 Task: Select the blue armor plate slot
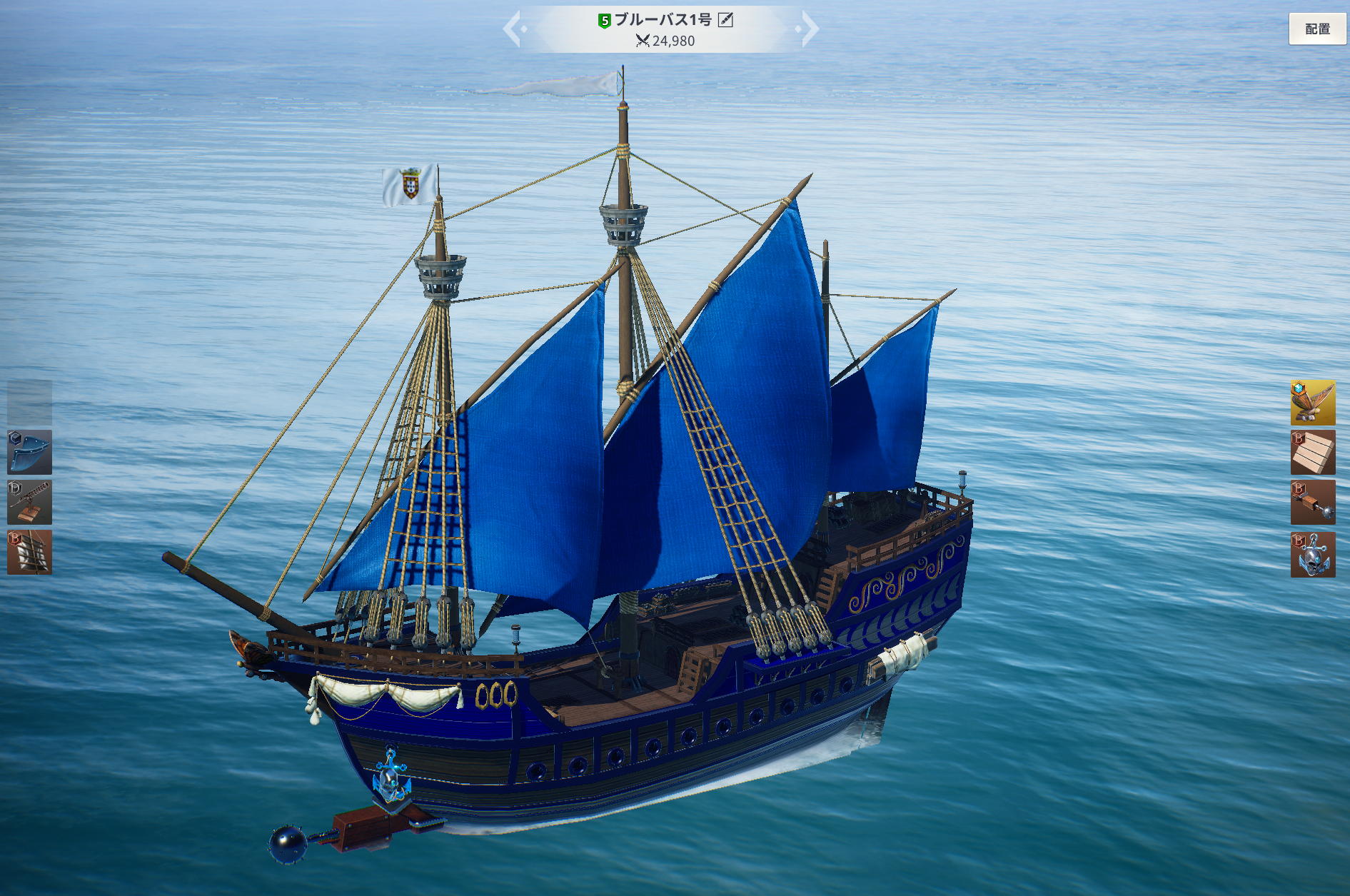[29, 452]
